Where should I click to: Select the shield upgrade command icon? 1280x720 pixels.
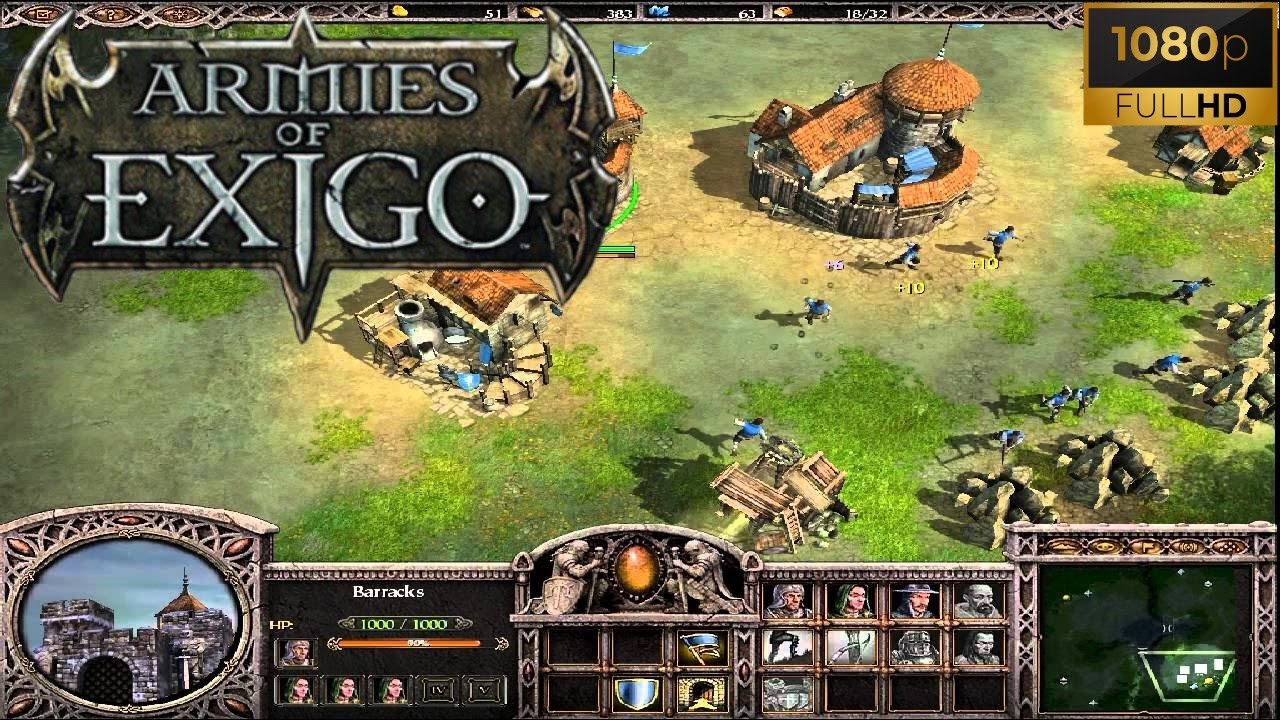[x=636, y=692]
